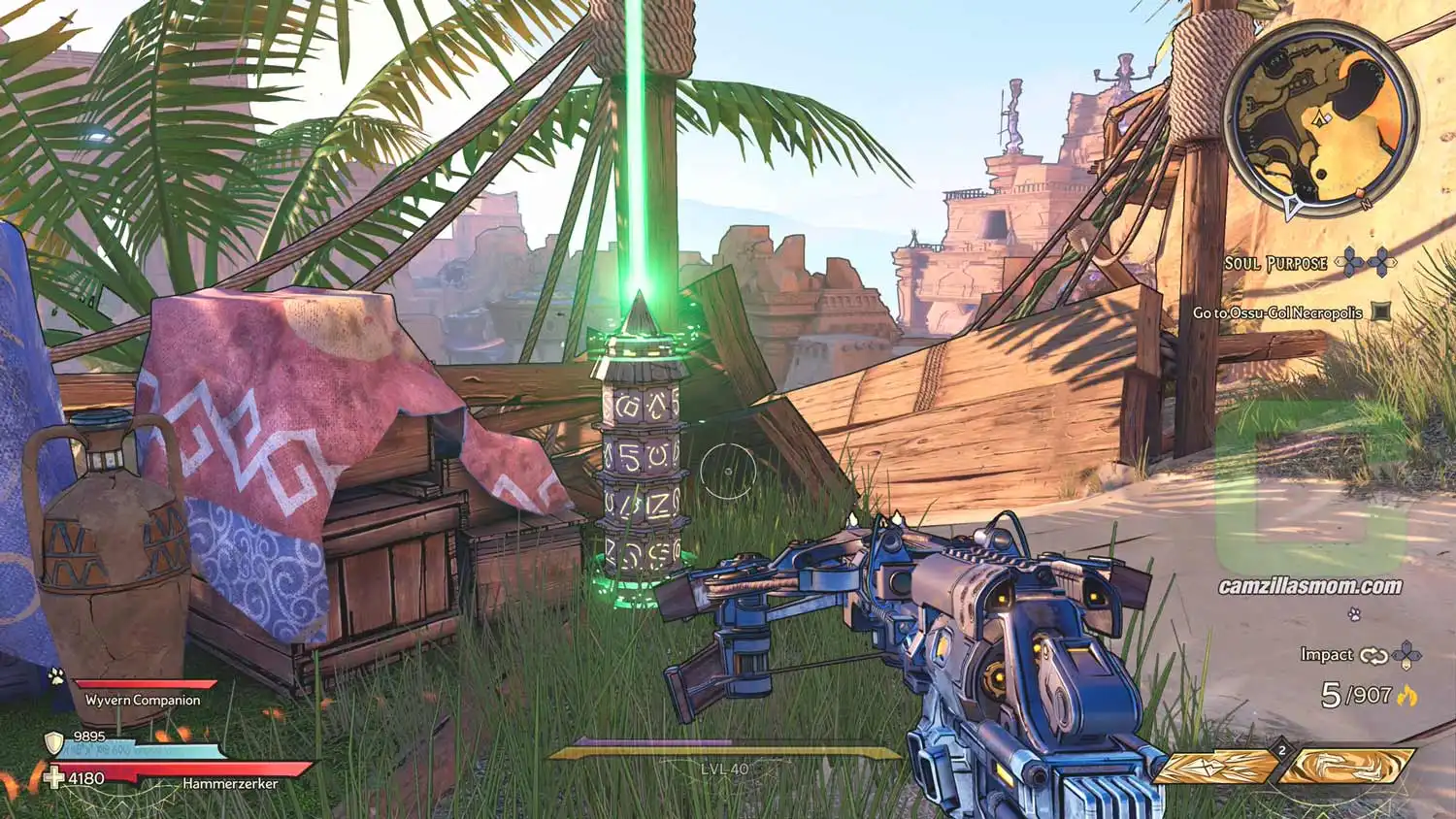Toggle the first quest pip next to Soul Purpose
This screenshot has height=819, width=1456.
click(x=1349, y=262)
